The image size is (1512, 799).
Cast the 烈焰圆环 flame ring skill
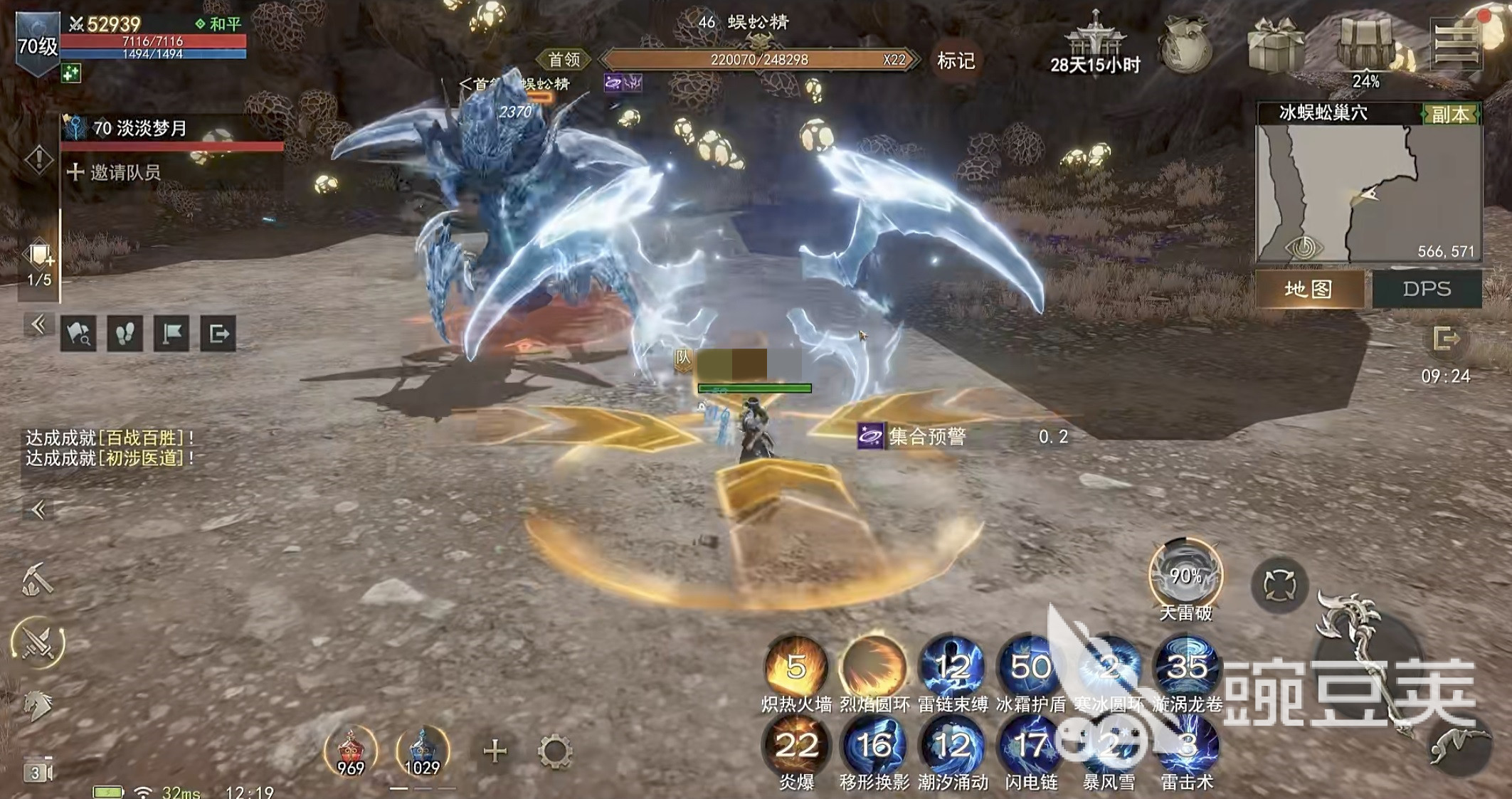(x=874, y=668)
